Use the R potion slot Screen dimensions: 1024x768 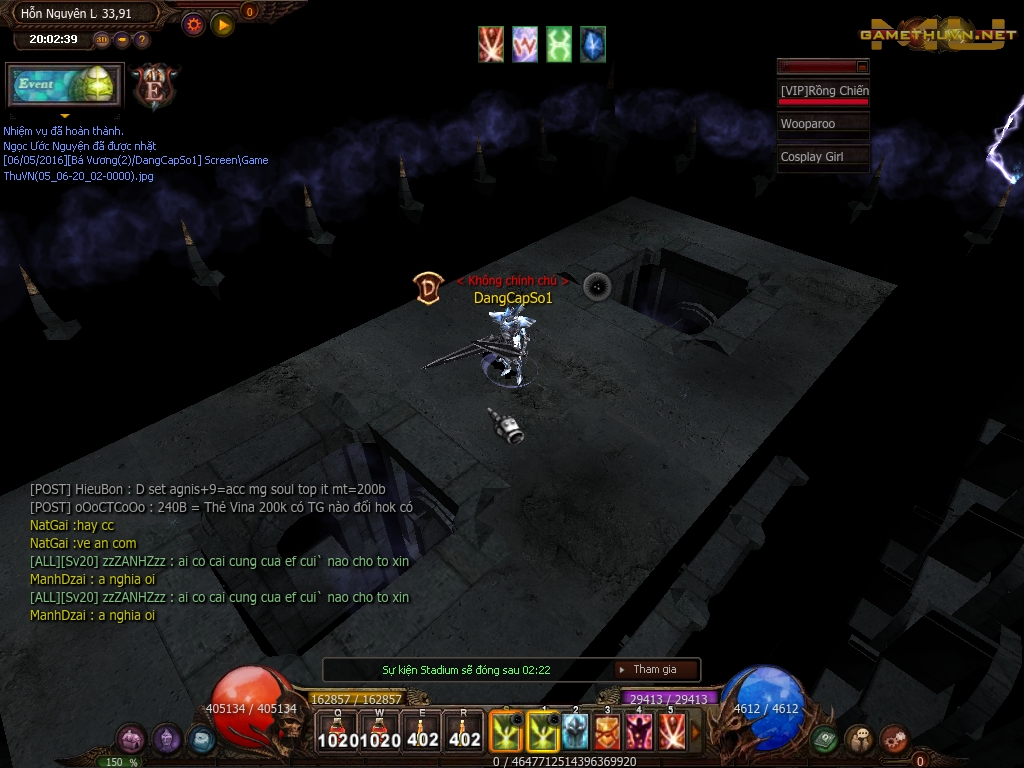point(464,731)
